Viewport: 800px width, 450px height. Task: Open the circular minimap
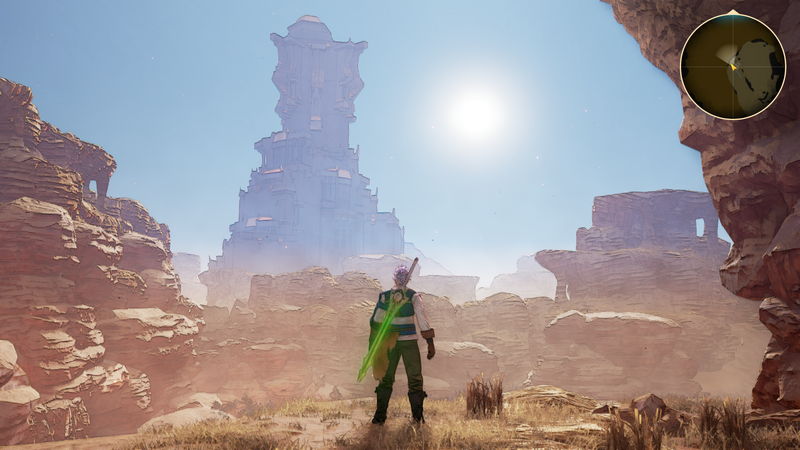(x=732, y=66)
